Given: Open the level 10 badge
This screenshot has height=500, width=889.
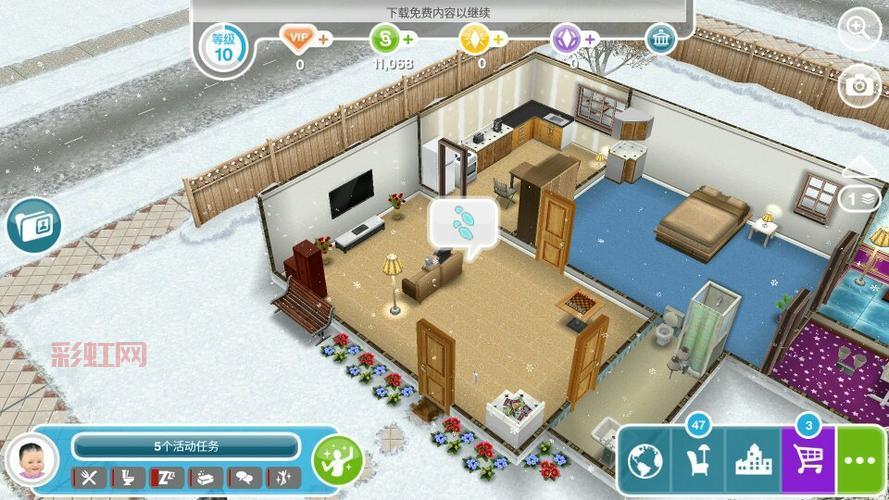Looking at the screenshot, I should point(222,47).
